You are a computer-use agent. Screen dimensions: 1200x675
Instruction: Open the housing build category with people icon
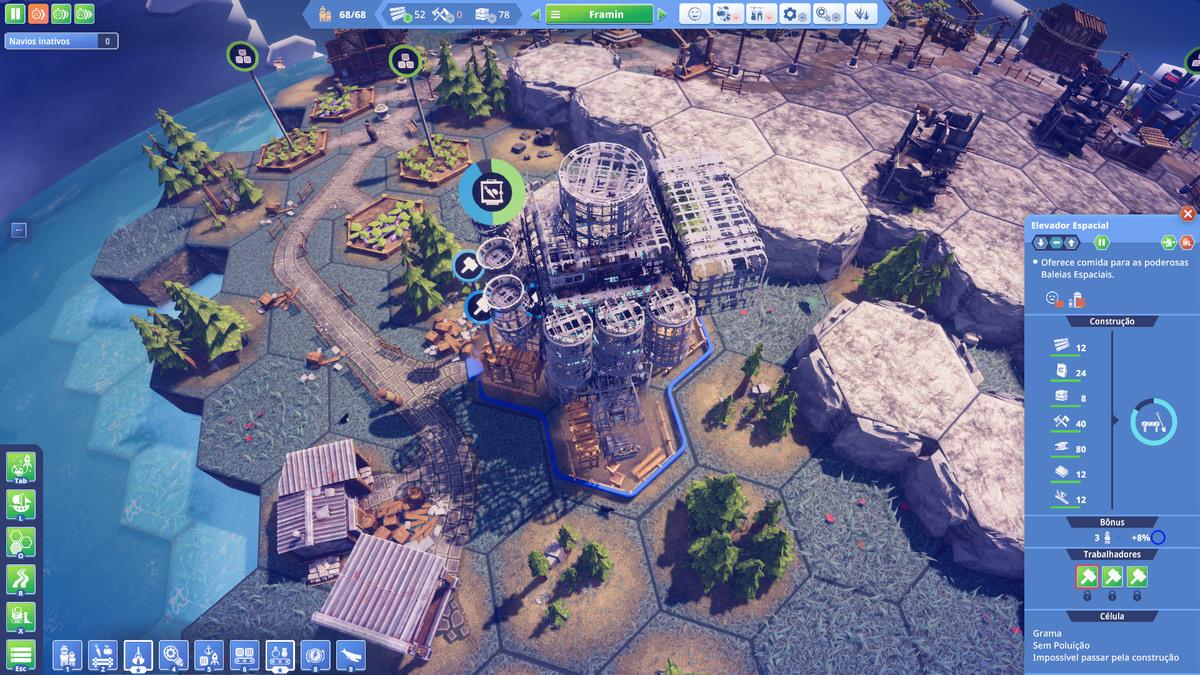click(67, 656)
